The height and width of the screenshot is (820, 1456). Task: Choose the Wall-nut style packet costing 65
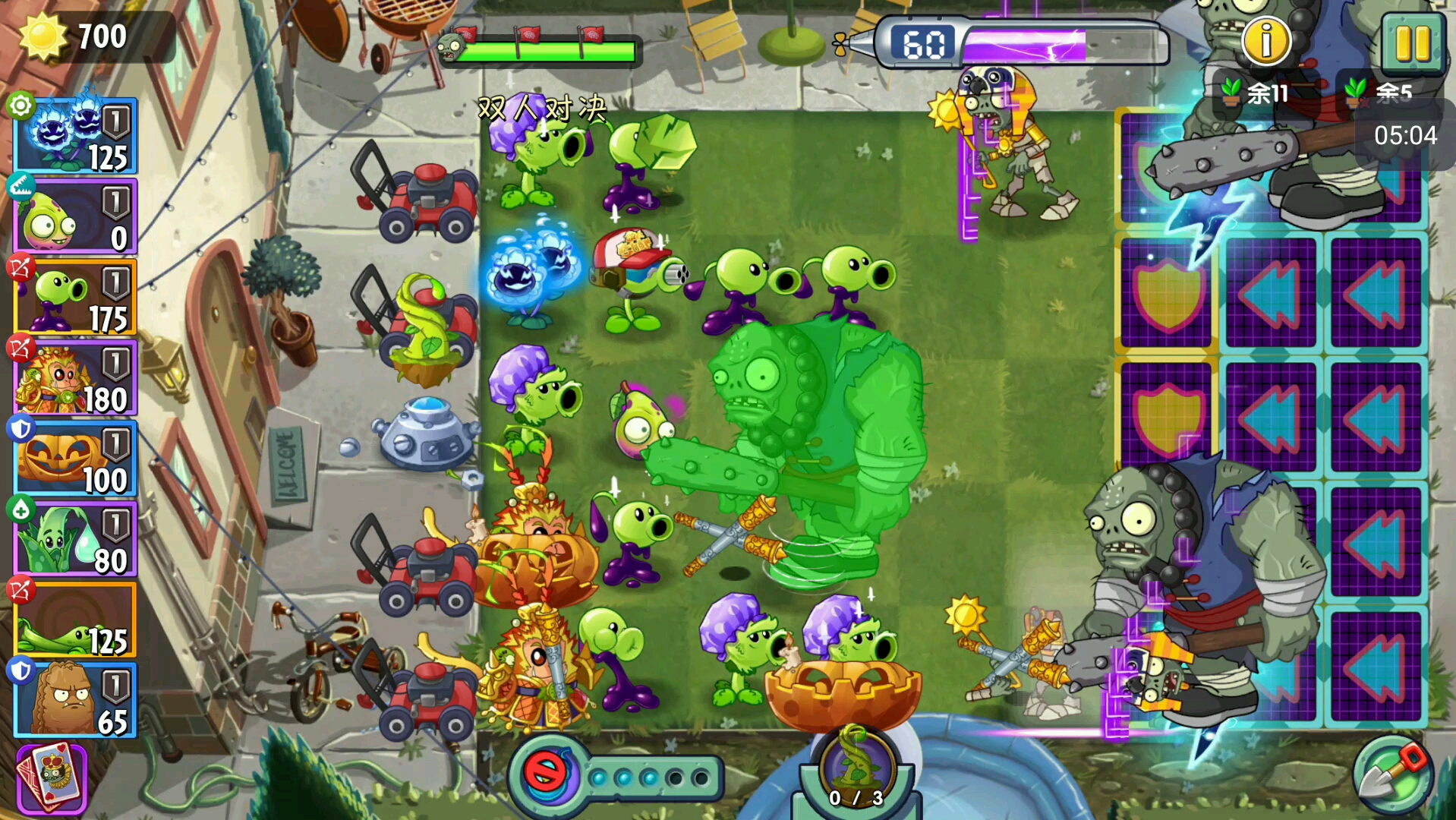75,700
